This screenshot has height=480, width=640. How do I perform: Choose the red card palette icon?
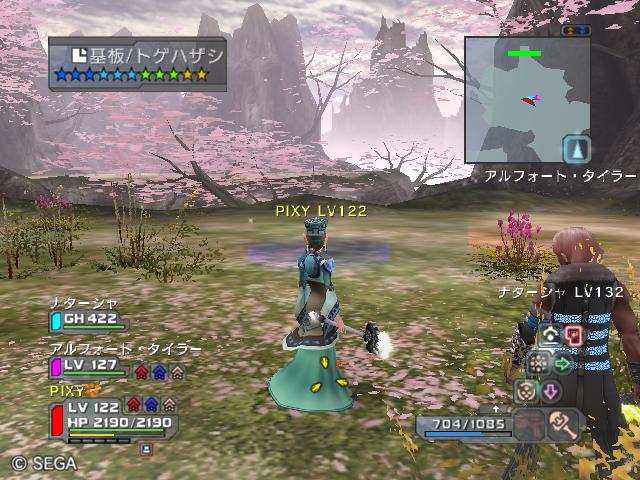pos(573,335)
